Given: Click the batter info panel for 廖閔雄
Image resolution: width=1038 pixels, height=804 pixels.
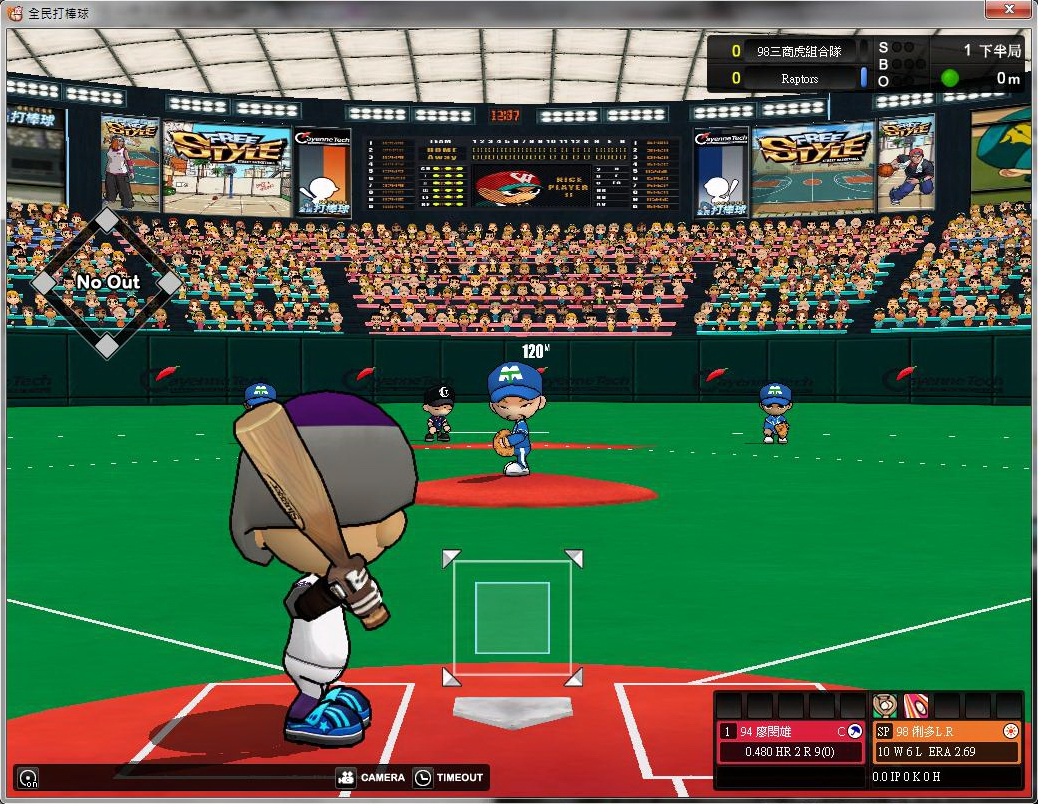Looking at the screenshot, I should pyautogui.click(x=791, y=741).
